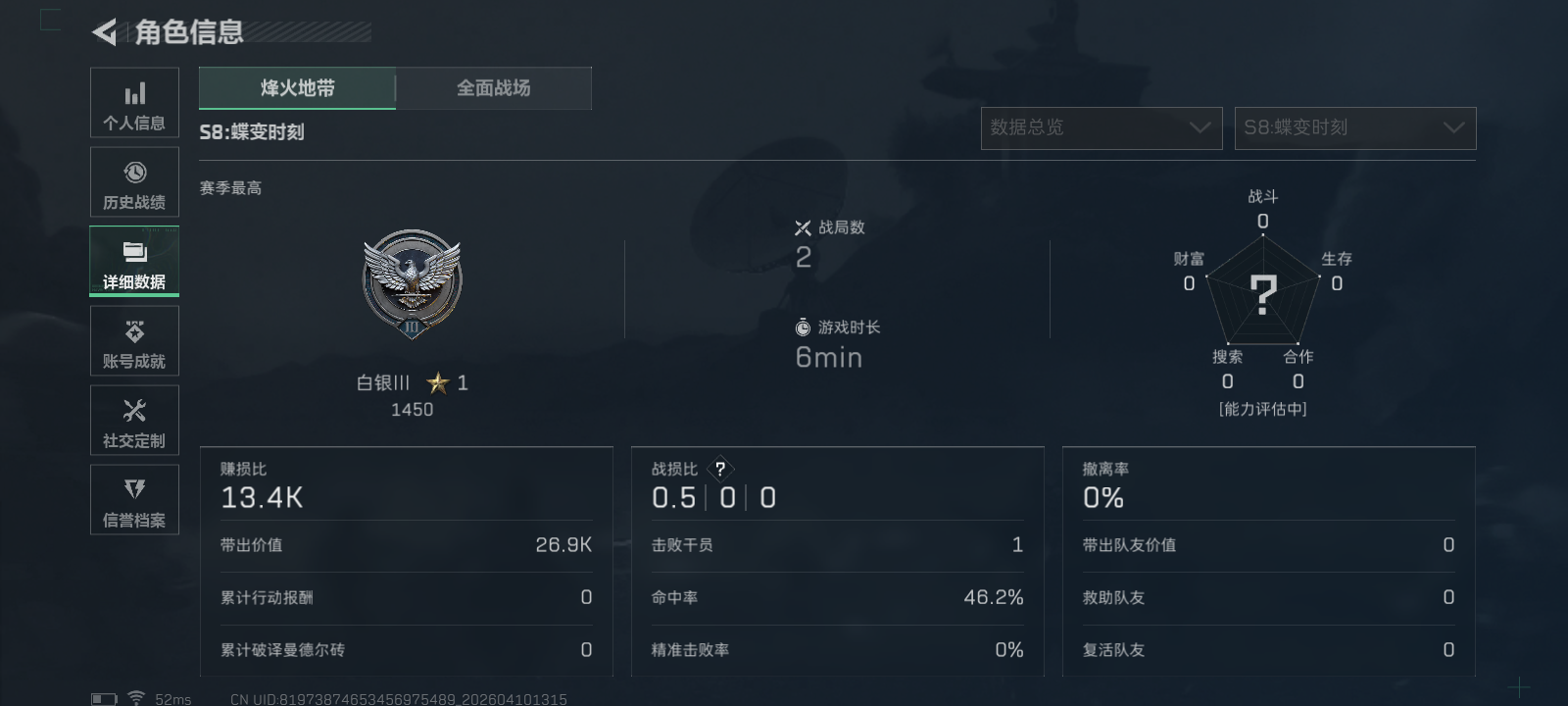This screenshot has height=706, width=1568.
Task: Click the question mark next to 战损比
Action: point(722,469)
